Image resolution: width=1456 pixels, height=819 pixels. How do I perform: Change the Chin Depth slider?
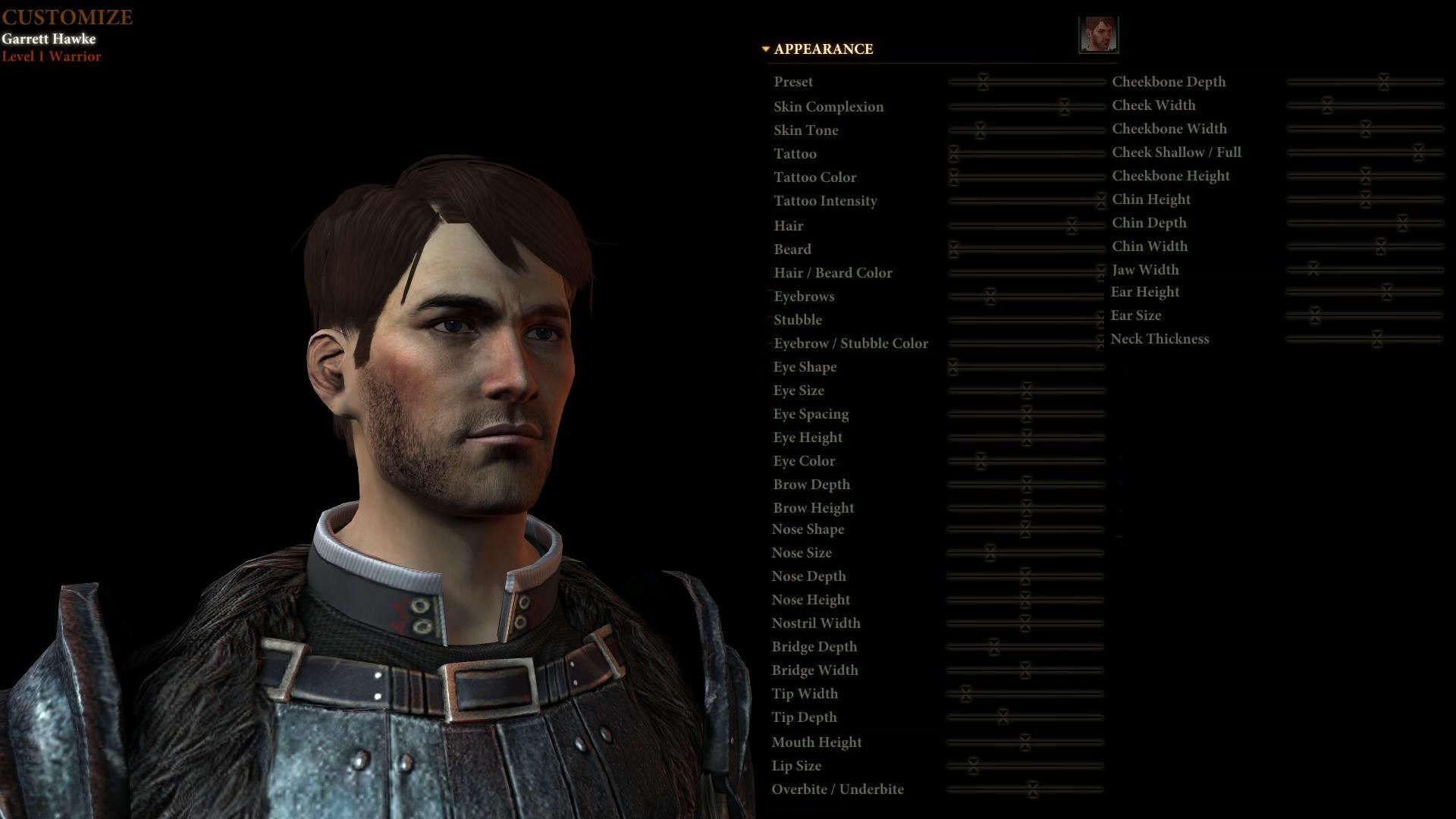1402,223
